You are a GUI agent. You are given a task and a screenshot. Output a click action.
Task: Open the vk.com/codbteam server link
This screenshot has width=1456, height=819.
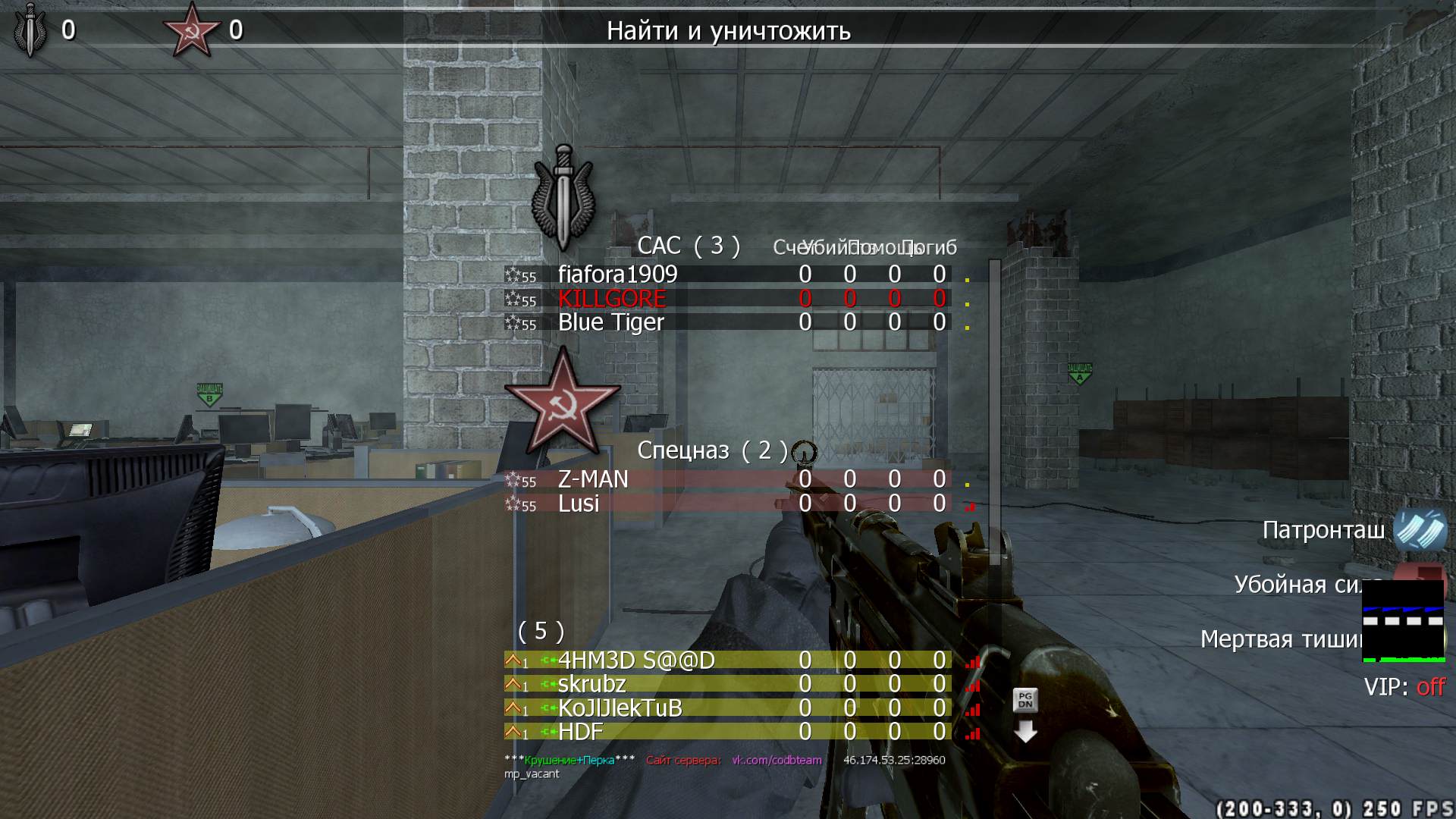(777, 760)
